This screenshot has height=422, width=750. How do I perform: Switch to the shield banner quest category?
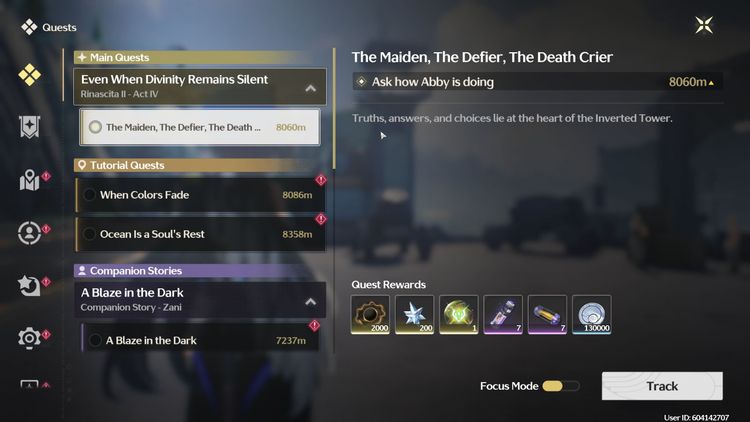pyautogui.click(x=29, y=126)
